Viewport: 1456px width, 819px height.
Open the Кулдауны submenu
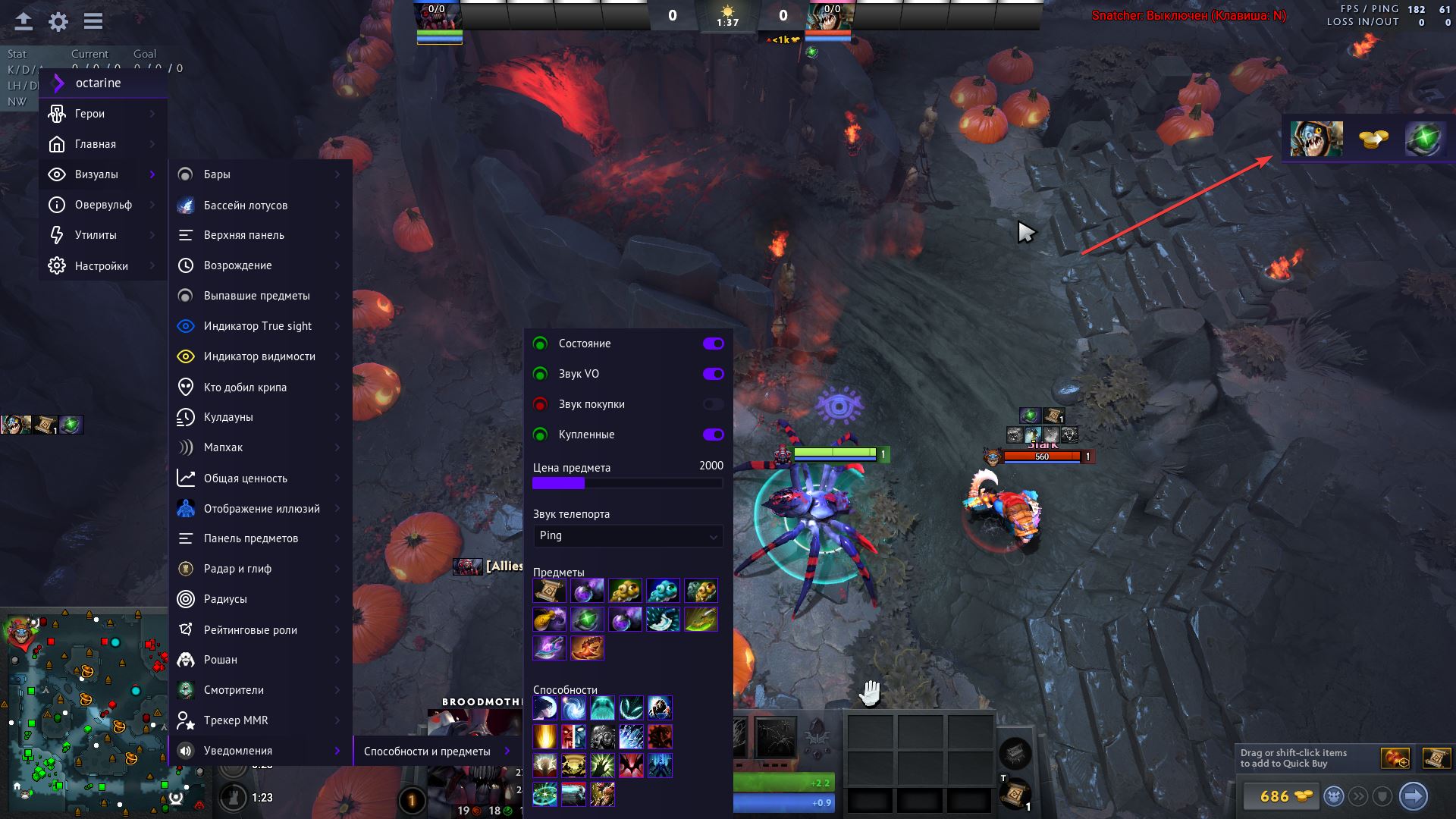(228, 417)
